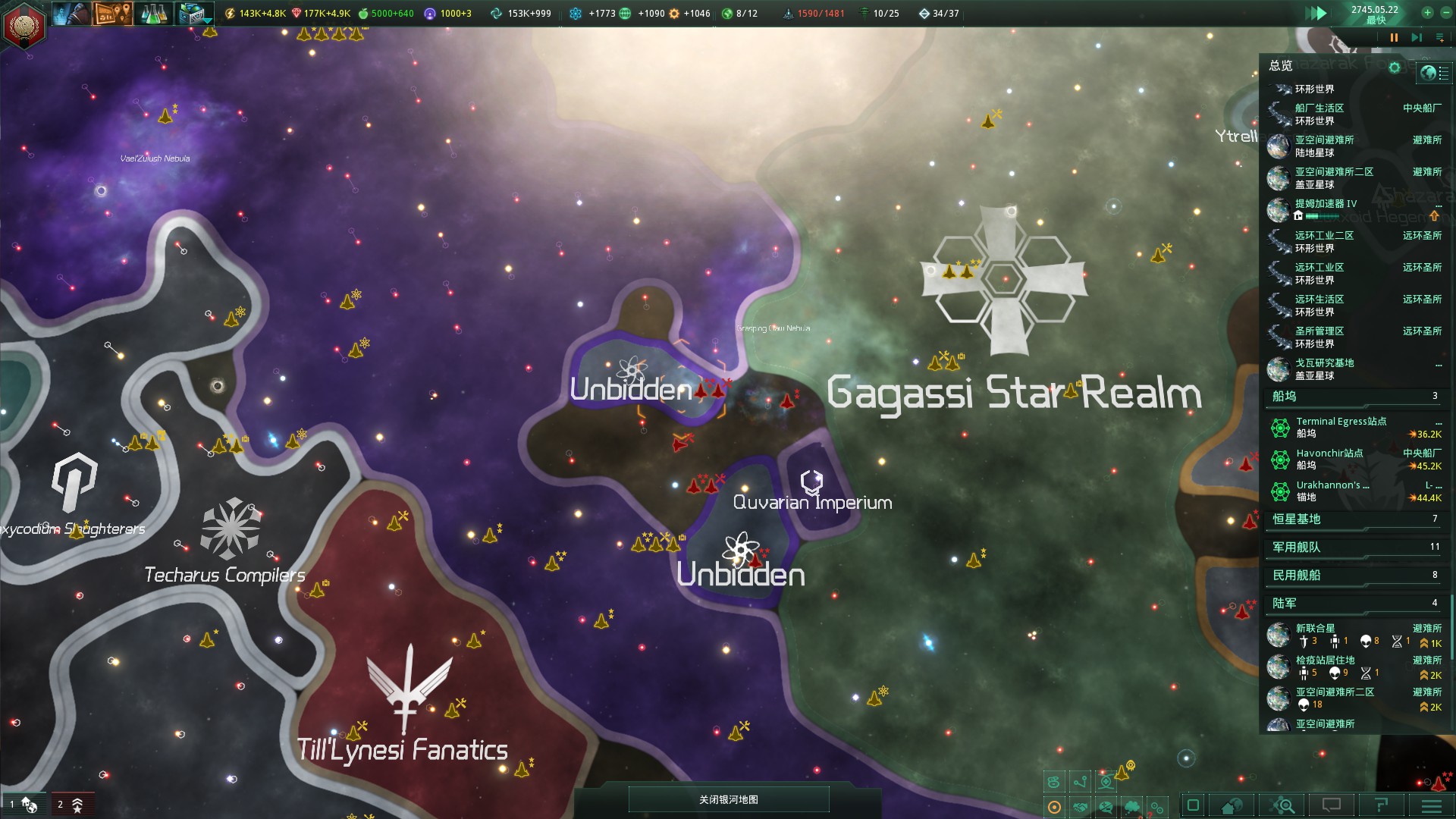Open the message log chat bubble icon
The image size is (1456, 819).
1331,805
